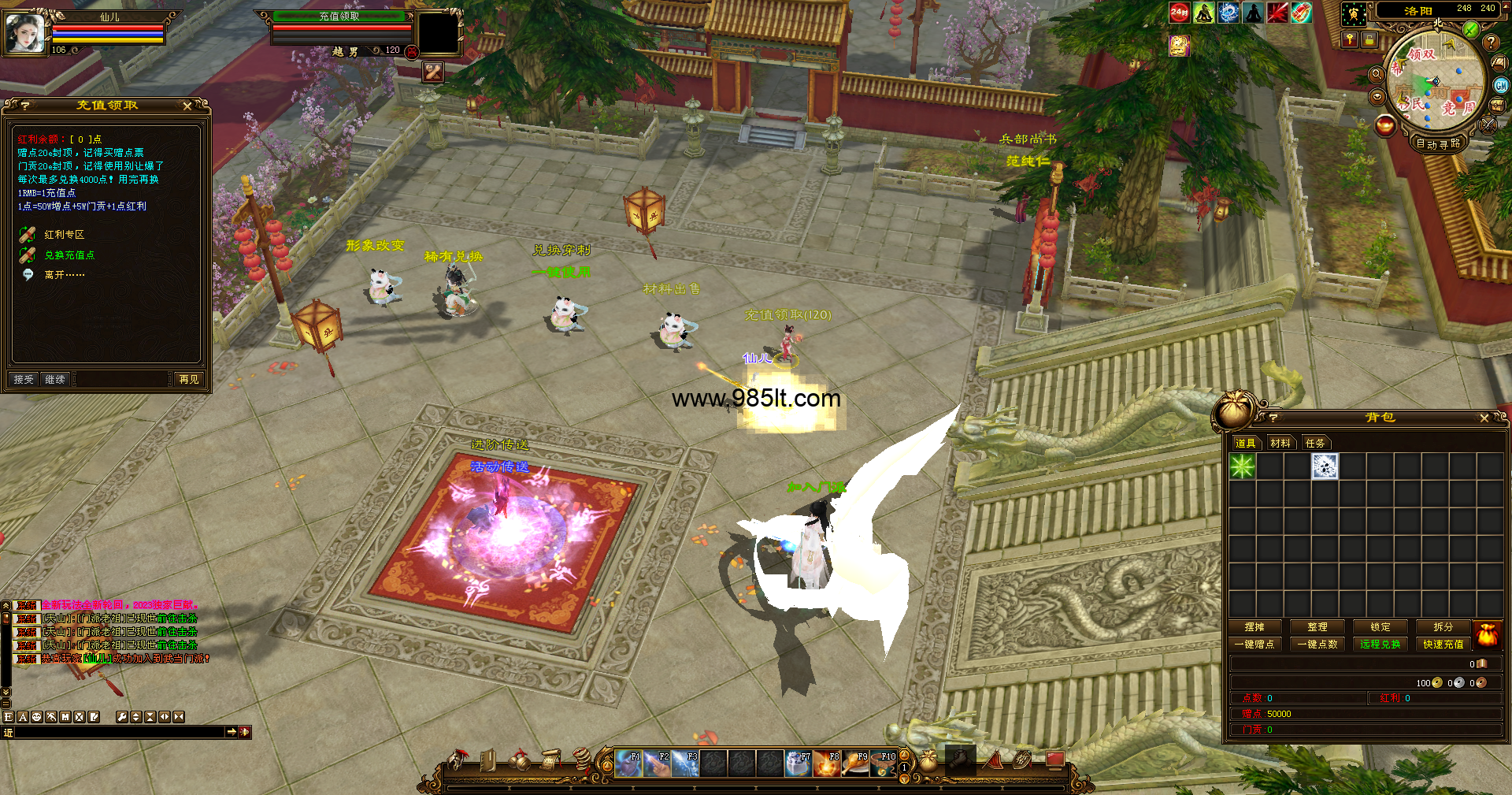Switch to the 任务 quest tab
1512x795 pixels.
1315,444
